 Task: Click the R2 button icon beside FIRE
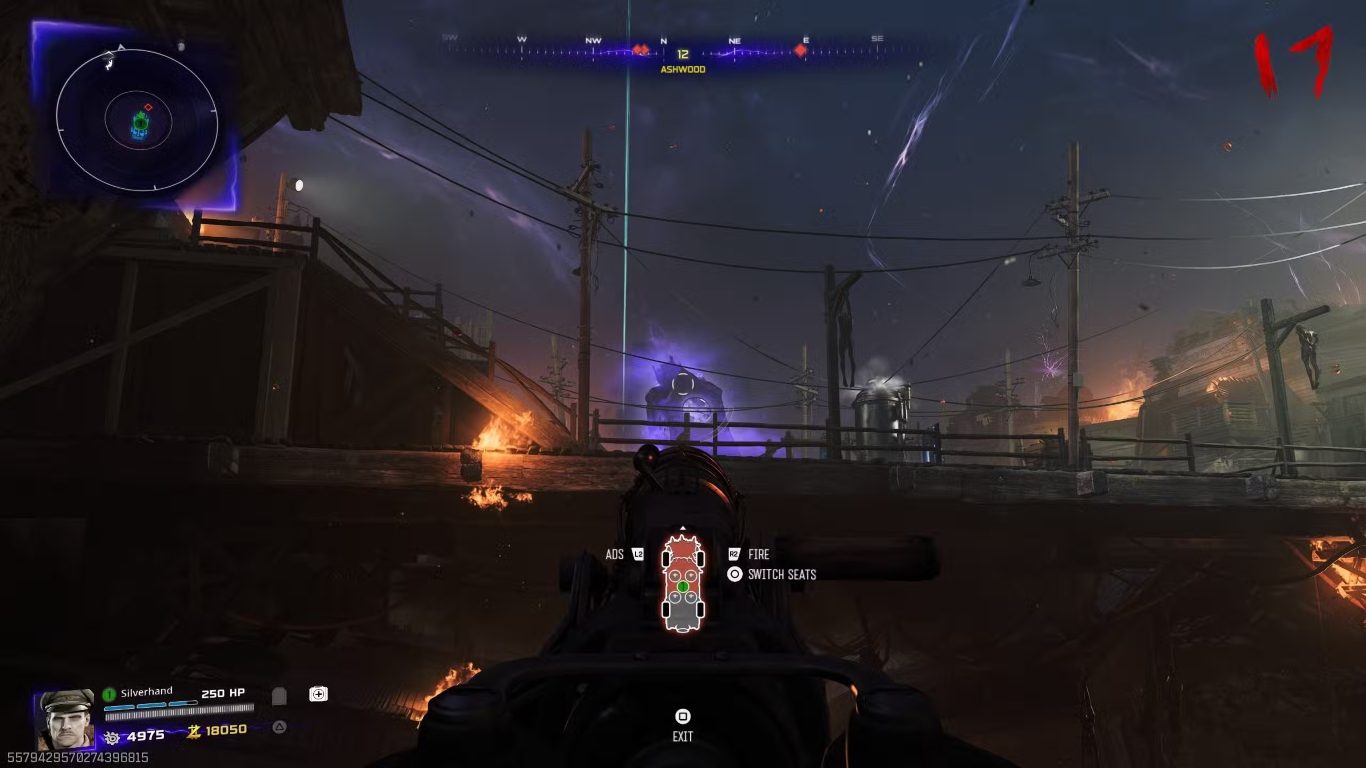734,553
